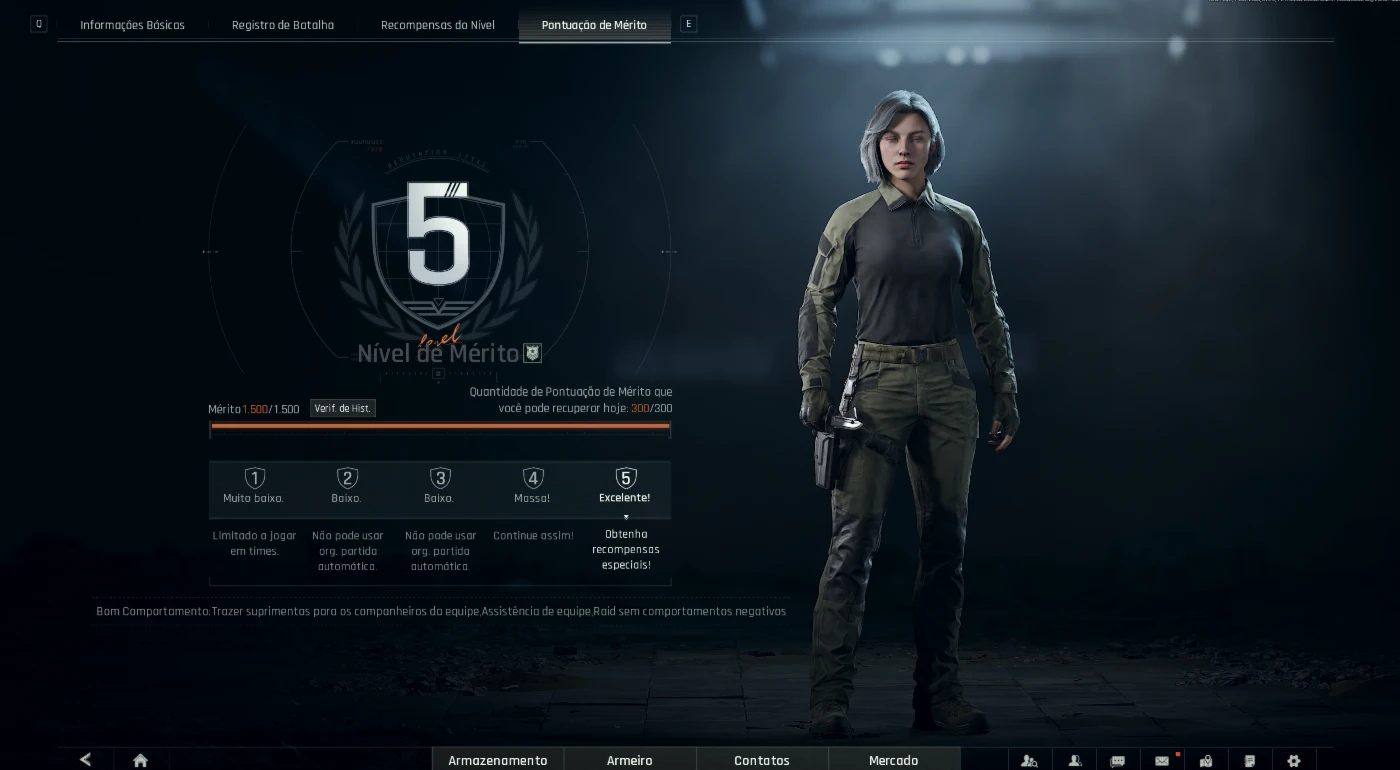Open the find players search icon

(x=1029, y=761)
